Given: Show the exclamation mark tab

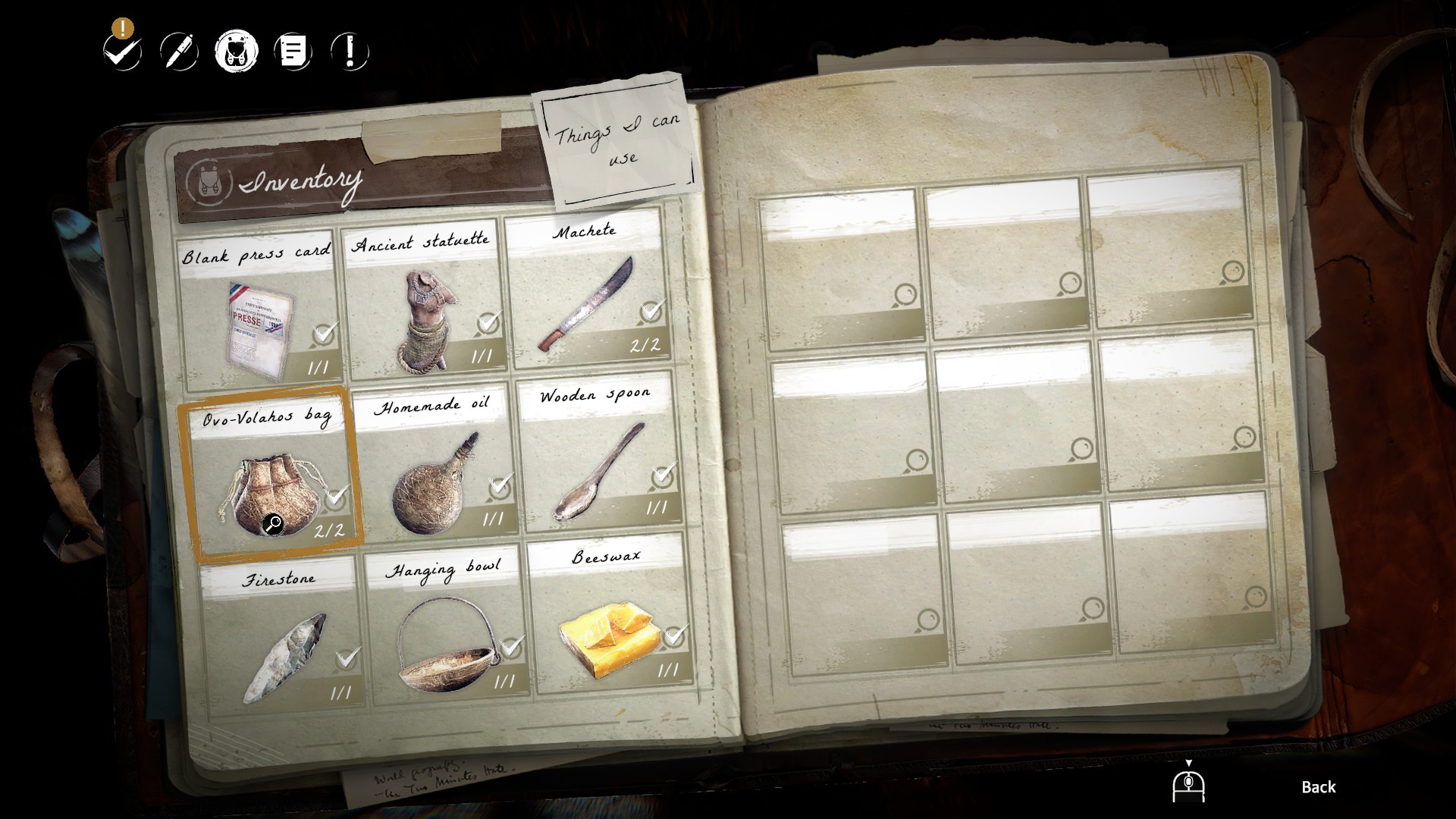Looking at the screenshot, I should click(350, 52).
